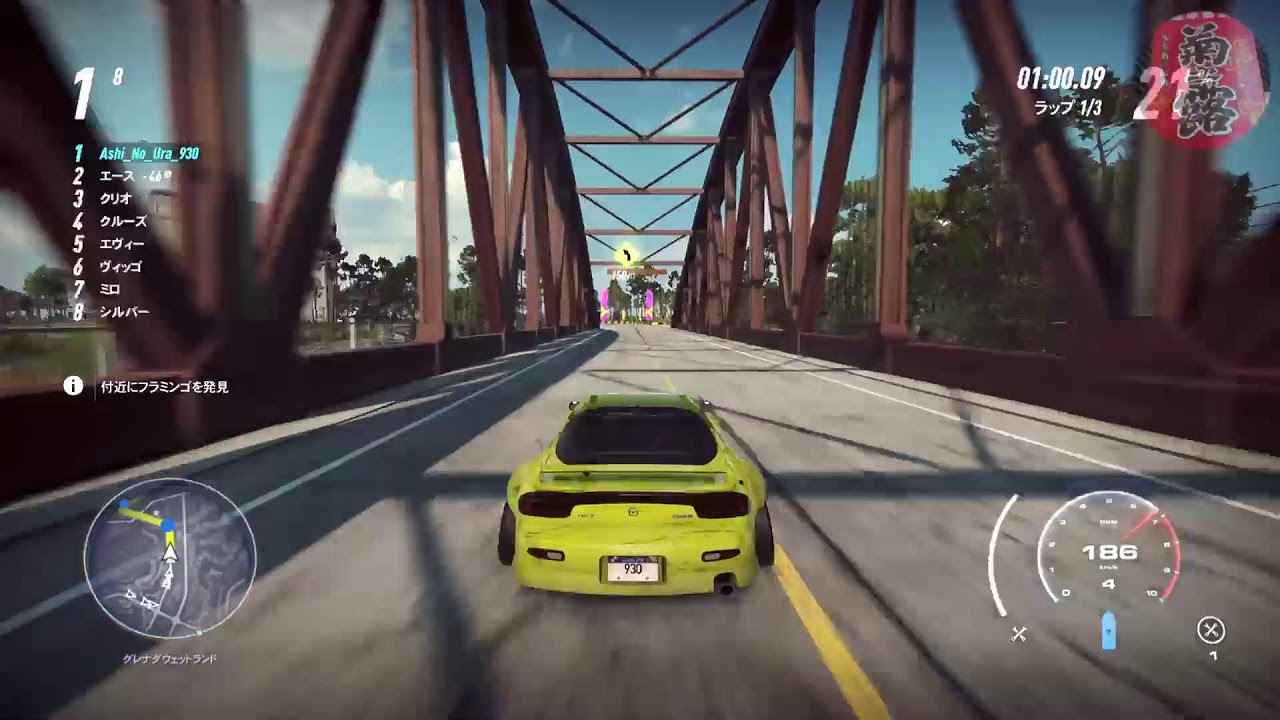Choose the ミロ row in the standings
This screenshot has width=1280, height=720.
(x=110, y=289)
